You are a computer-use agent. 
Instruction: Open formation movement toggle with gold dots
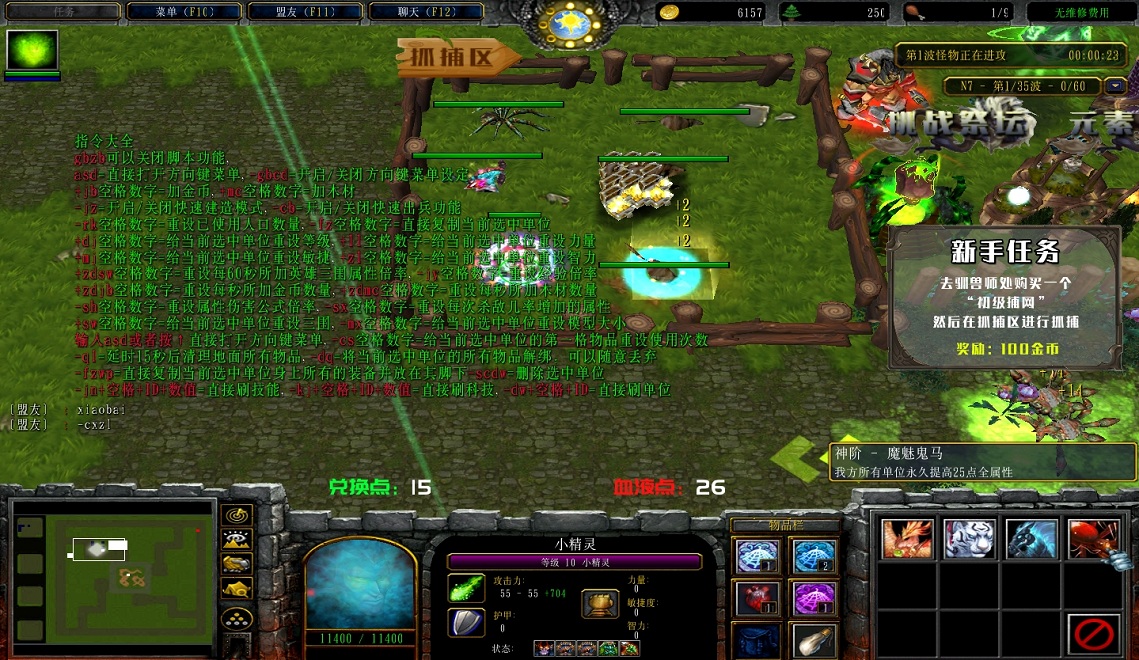(236, 619)
